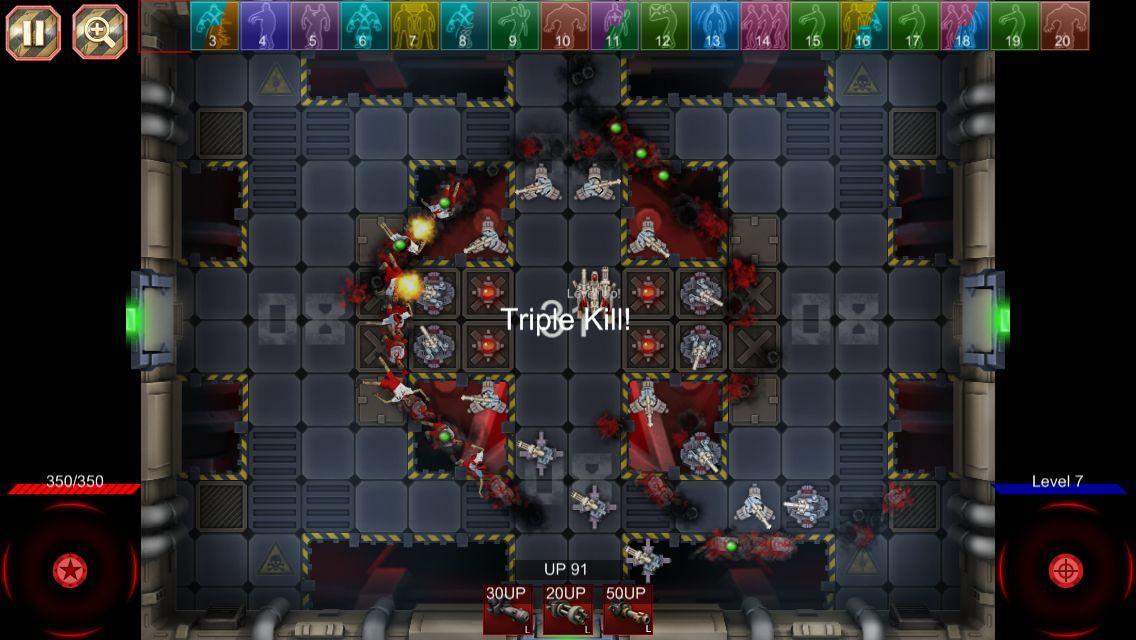Choose the wave 16 enemy icon
1136x640 pixels.
click(x=864, y=26)
